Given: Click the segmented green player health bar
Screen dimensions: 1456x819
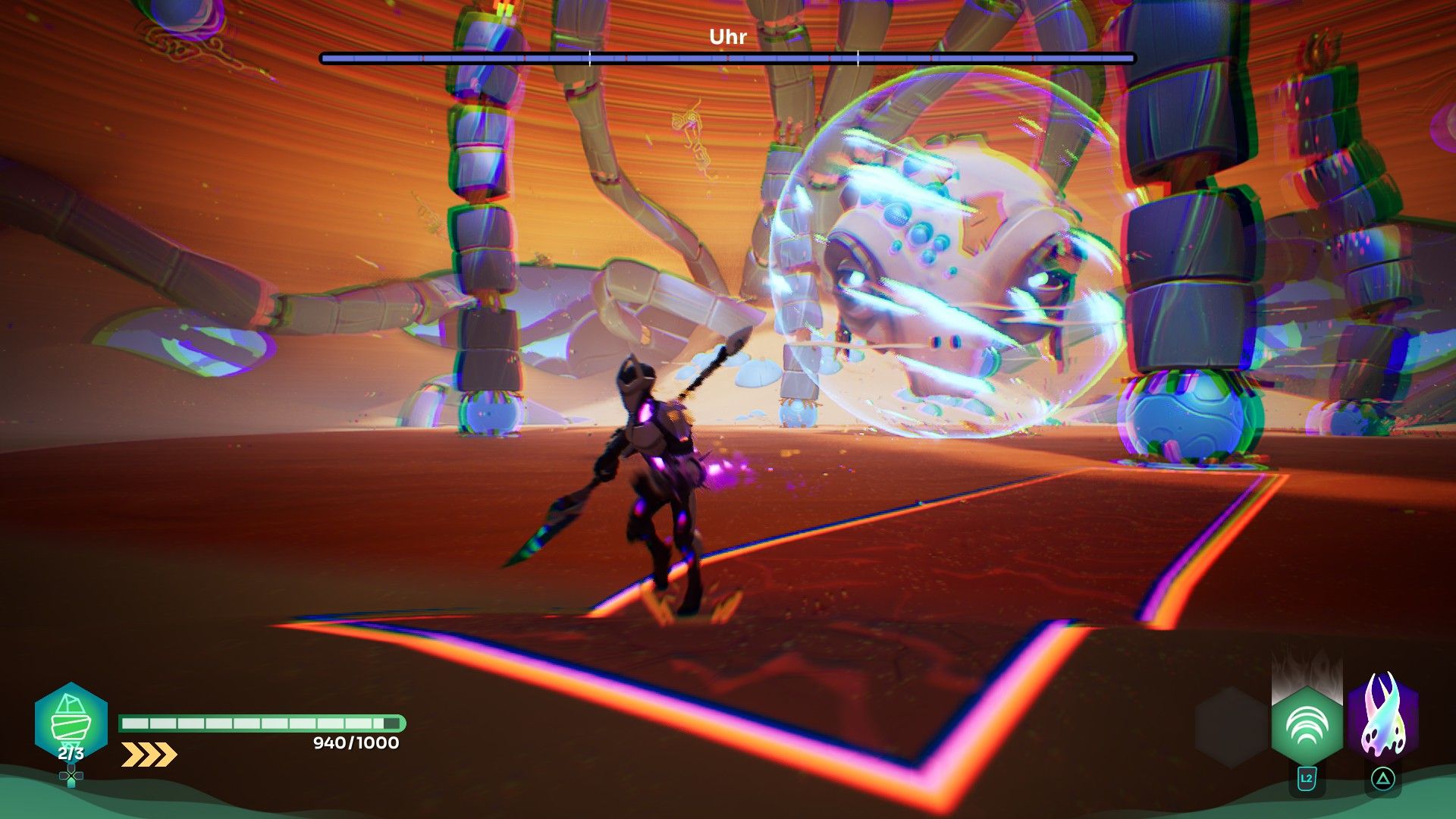Looking at the screenshot, I should tap(260, 723).
